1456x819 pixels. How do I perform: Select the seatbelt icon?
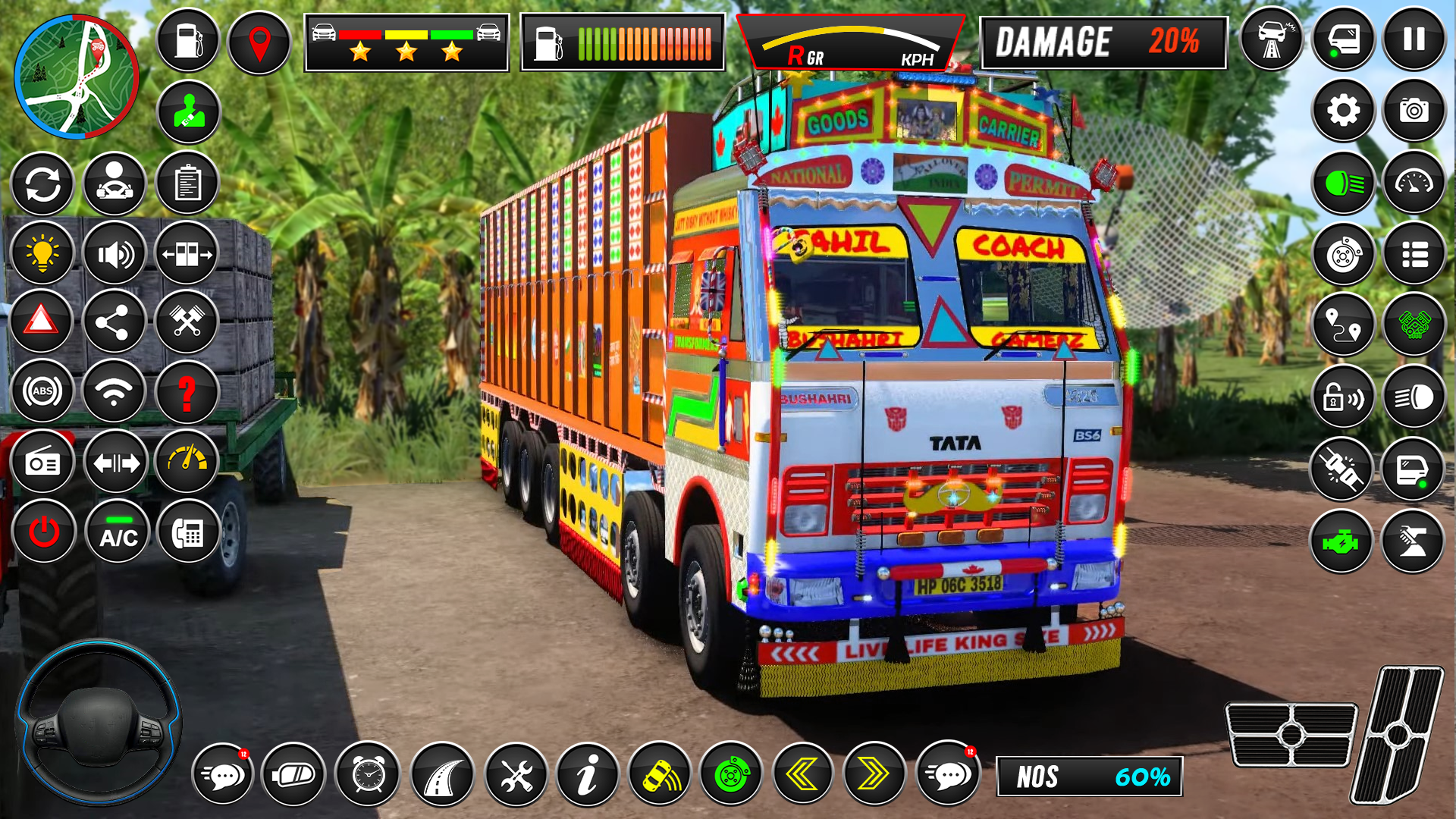(x=187, y=110)
